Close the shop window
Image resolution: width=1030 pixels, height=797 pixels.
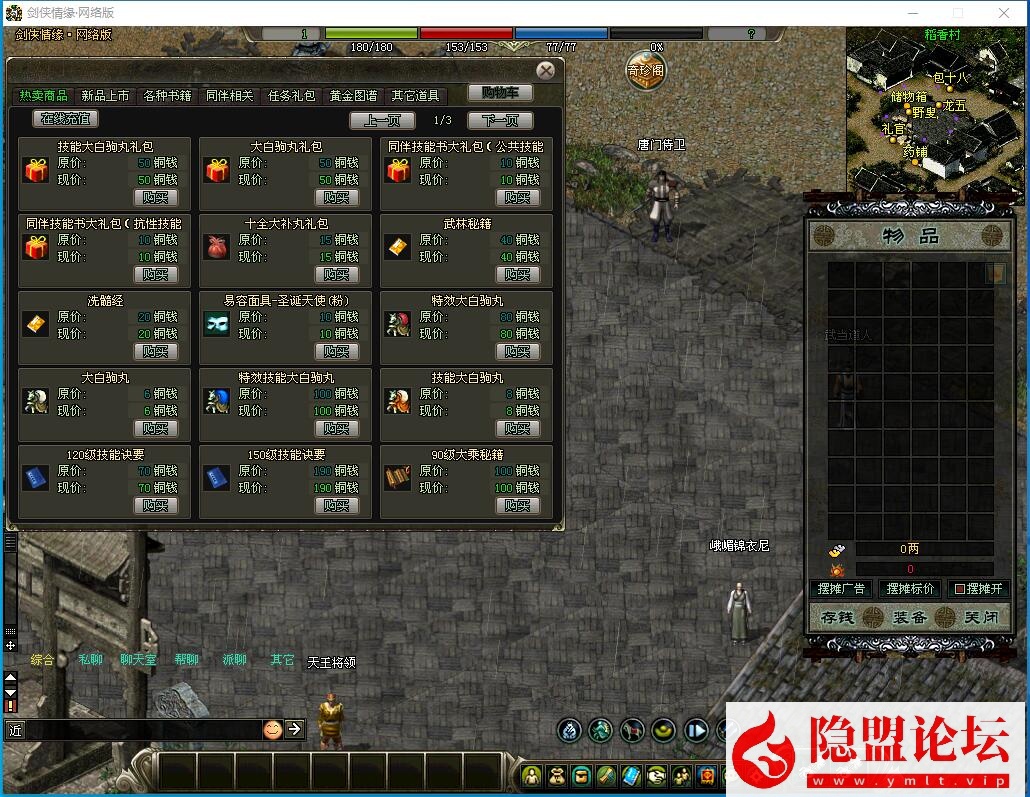pos(545,71)
